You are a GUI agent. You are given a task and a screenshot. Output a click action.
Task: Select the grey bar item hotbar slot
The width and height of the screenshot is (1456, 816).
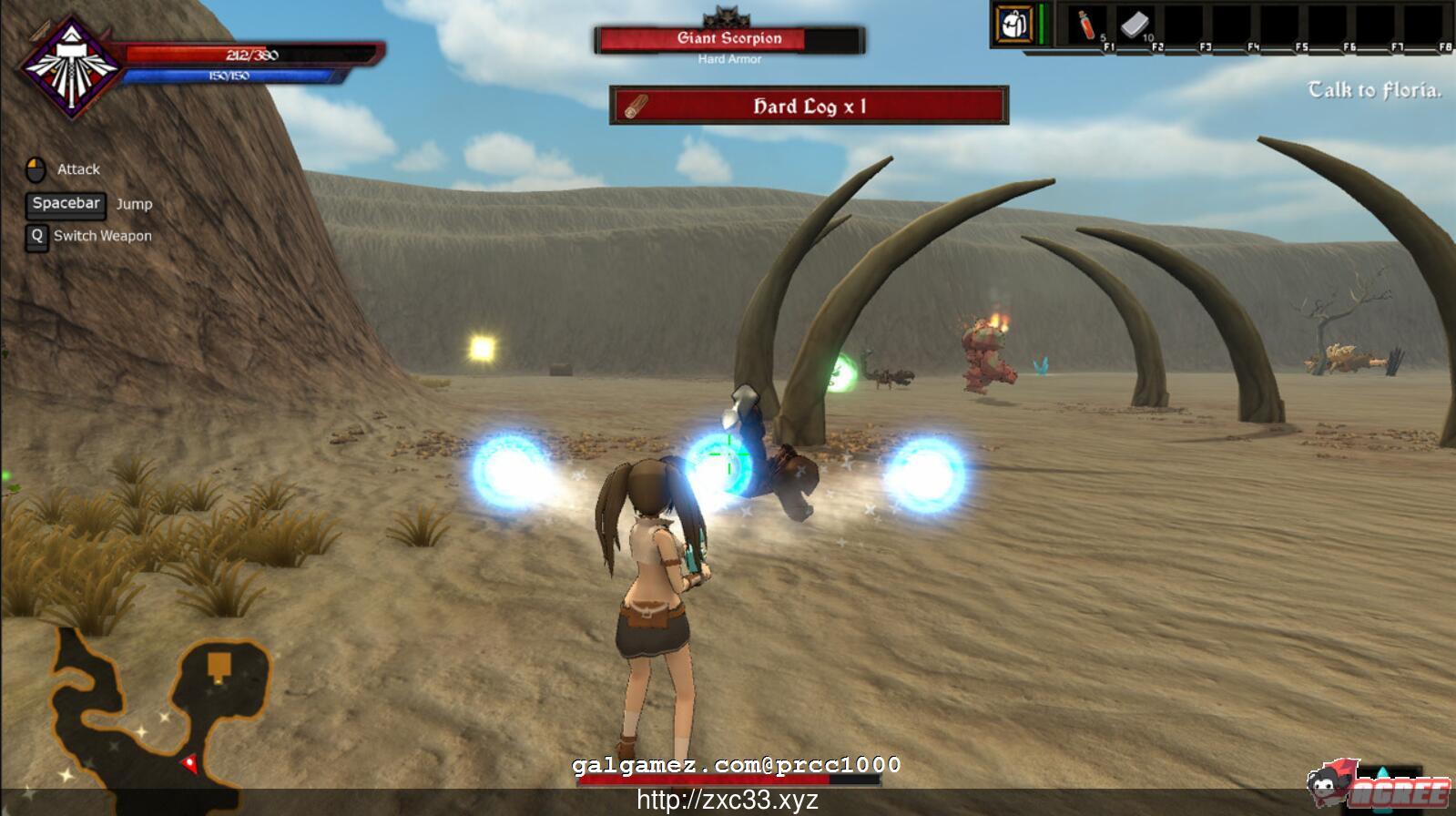click(1135, 25)
